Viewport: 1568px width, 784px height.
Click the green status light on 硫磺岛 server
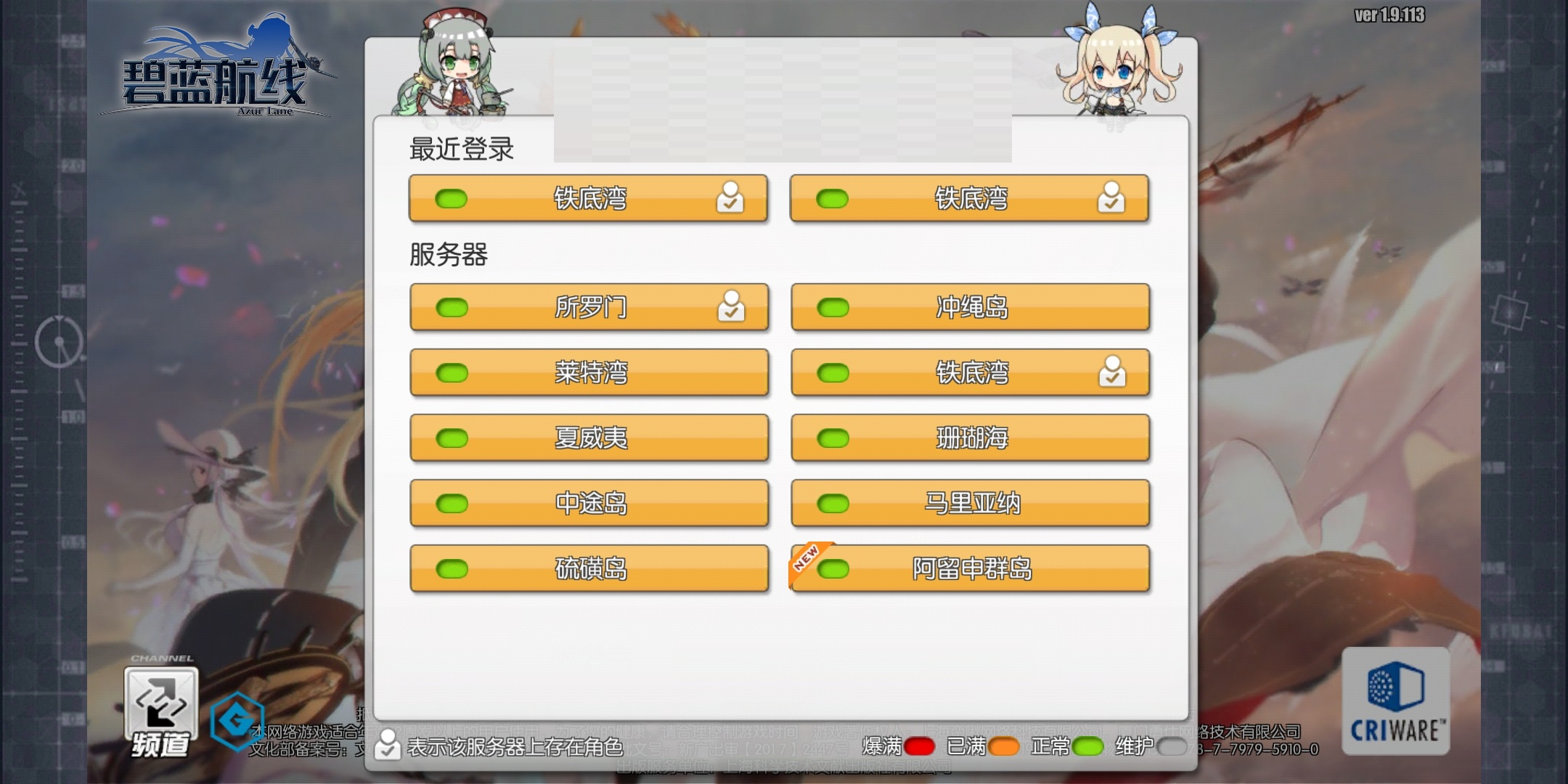point(452,568)
